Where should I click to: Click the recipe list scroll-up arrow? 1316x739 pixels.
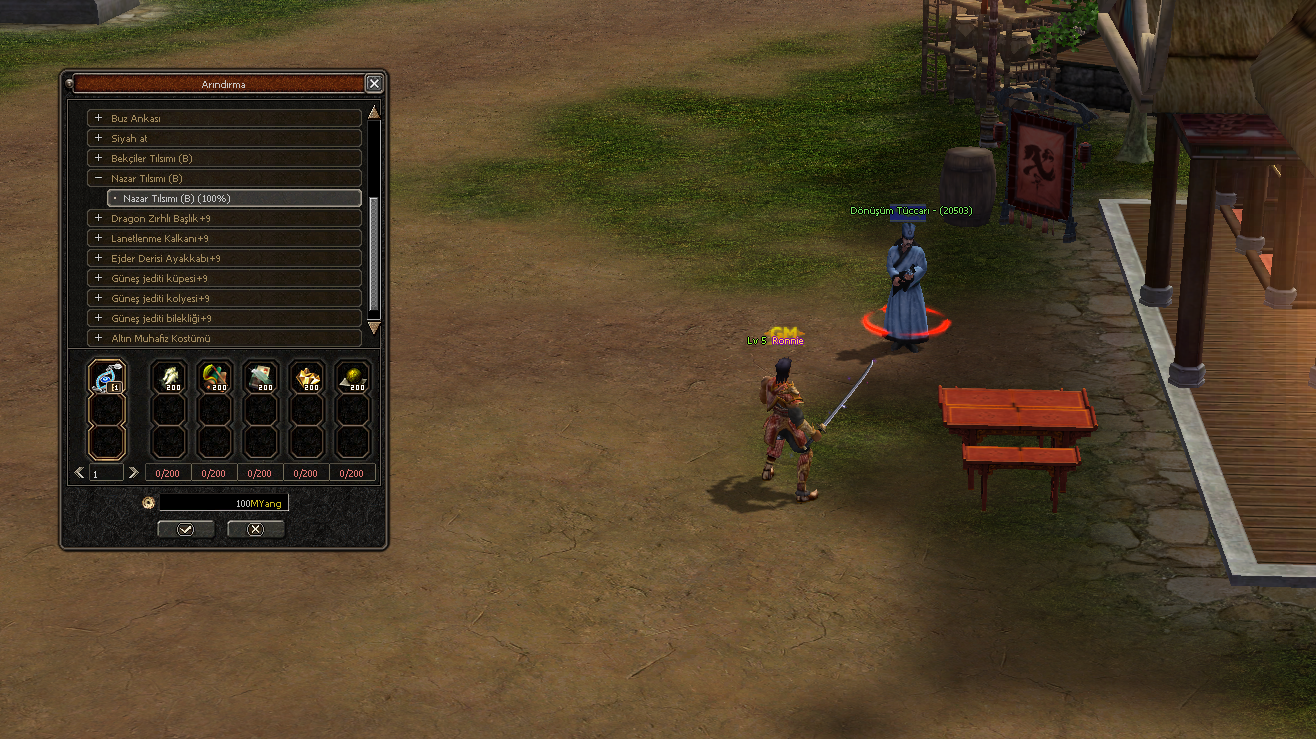click(x=374, y=111)
